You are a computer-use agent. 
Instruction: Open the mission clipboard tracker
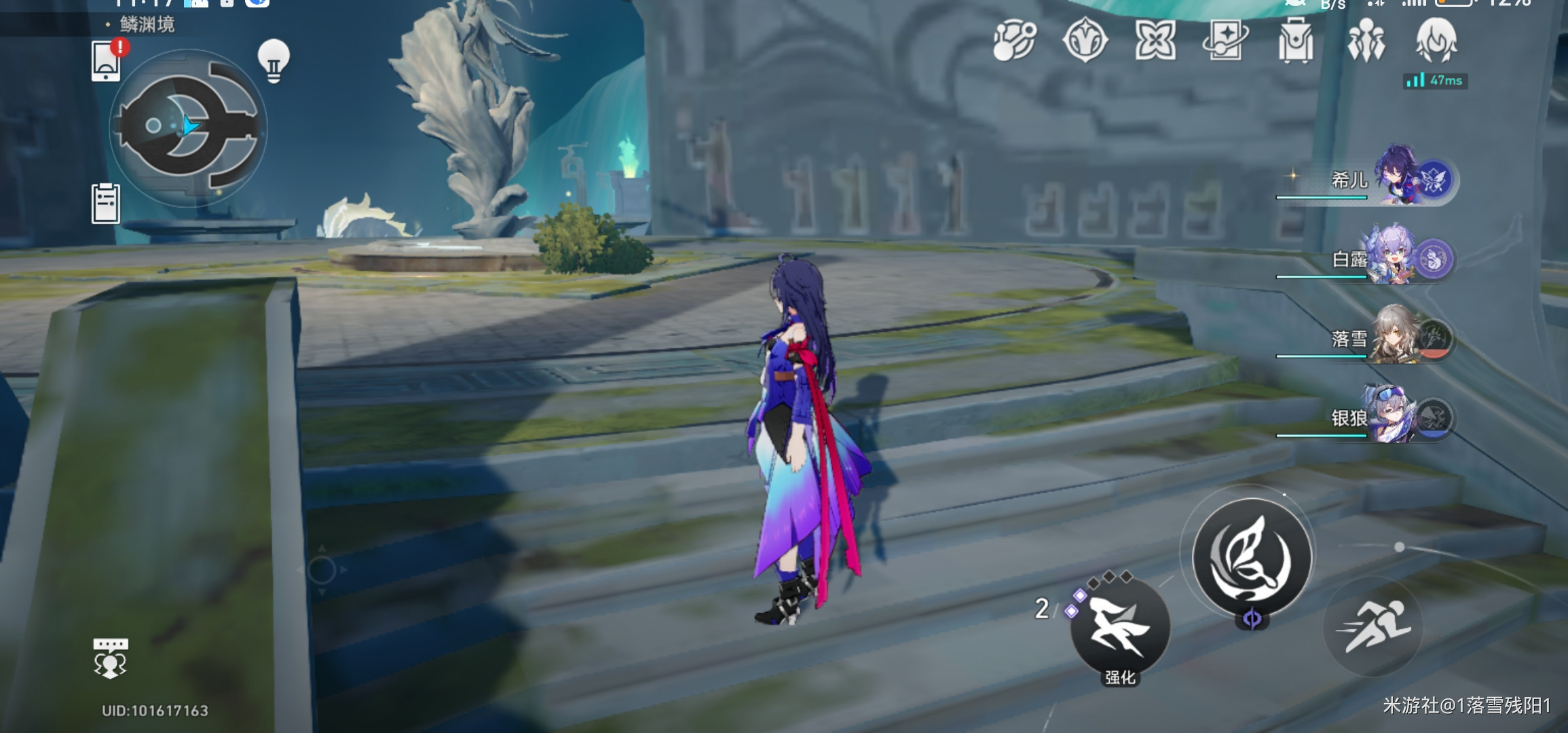(106, 203)
